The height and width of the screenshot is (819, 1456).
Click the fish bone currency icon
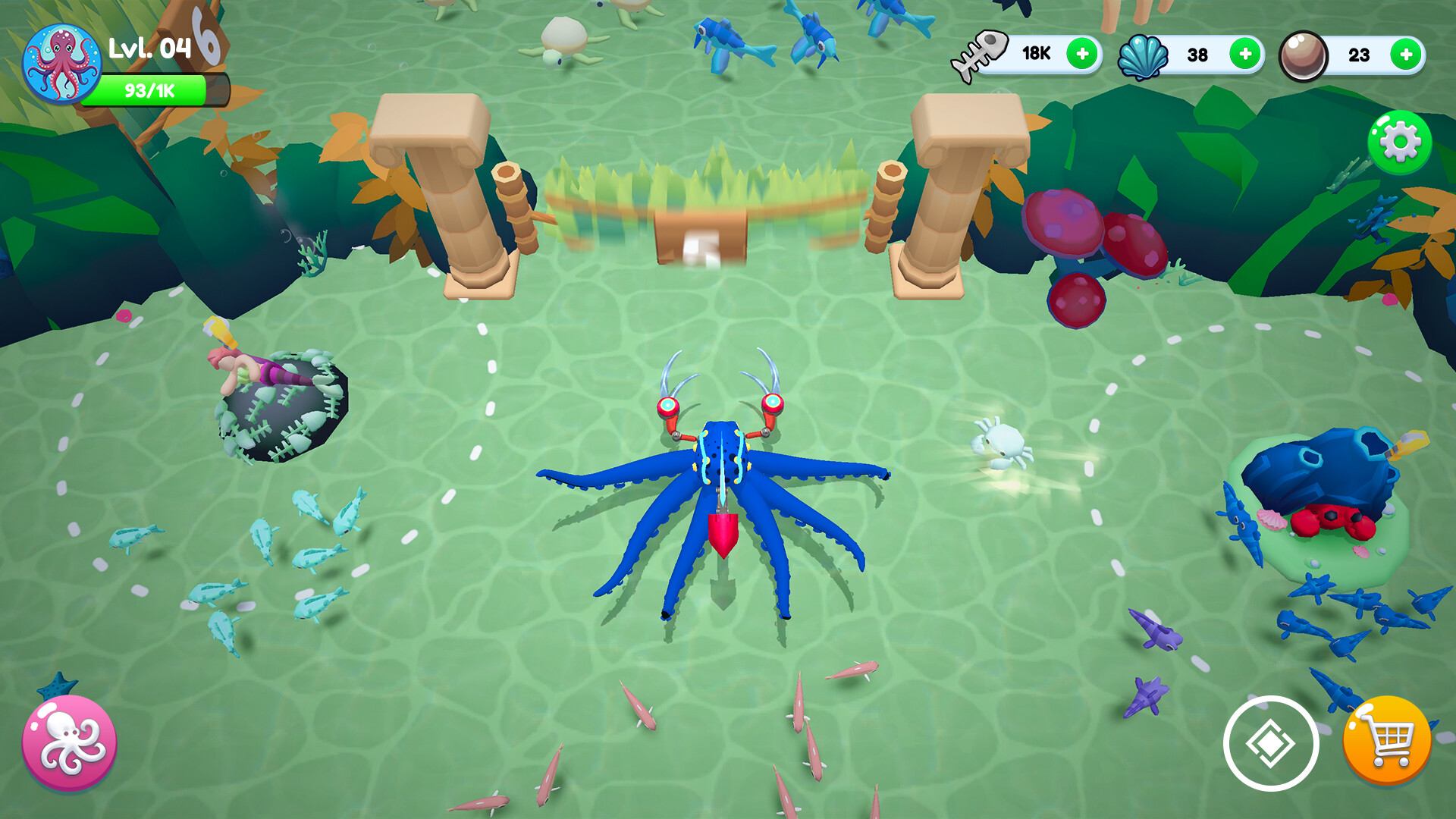coord(981,53)
